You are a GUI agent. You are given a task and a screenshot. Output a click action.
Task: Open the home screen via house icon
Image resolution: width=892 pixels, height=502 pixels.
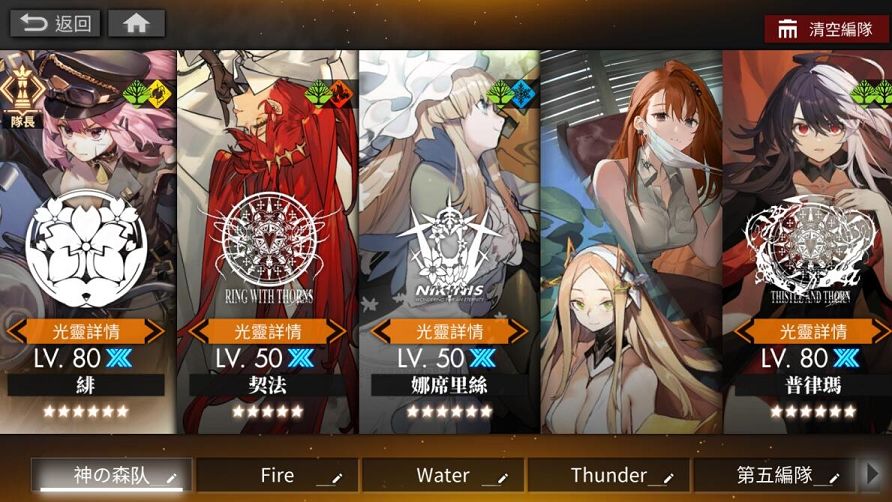coord(135,23)
